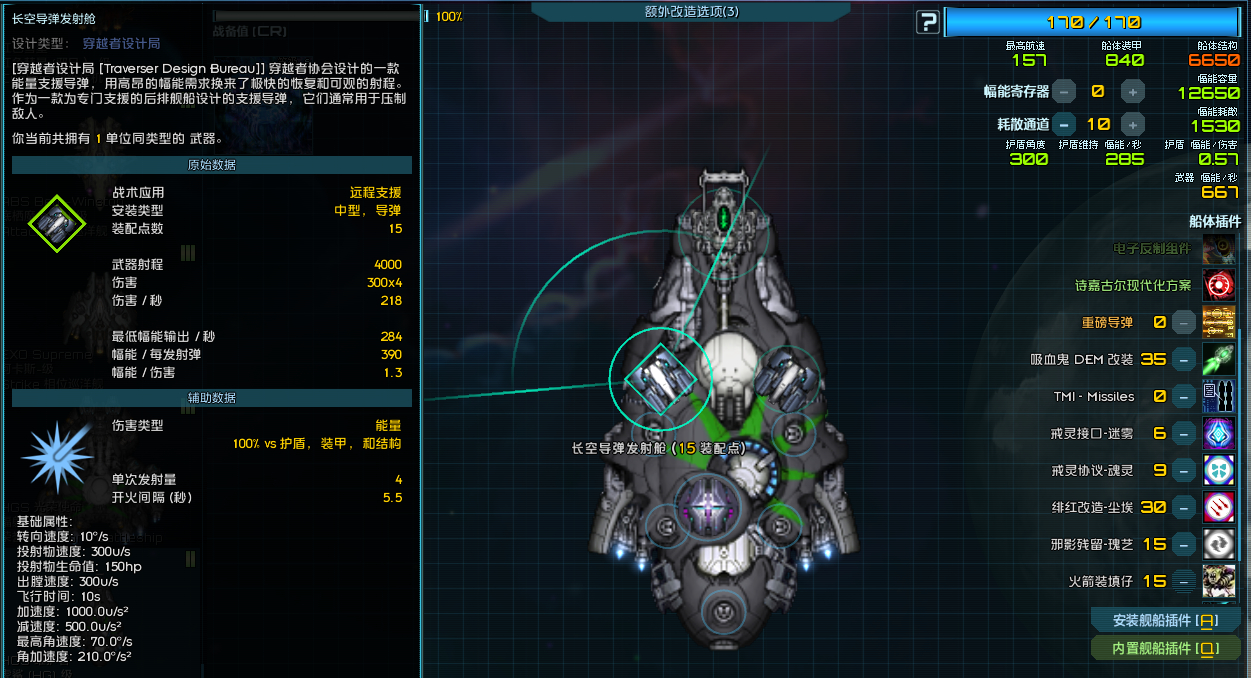Viewport: 1251px width, 678px height.
Task: Select the 电子反制组件 hullmod icon
Action: pyautogui.click(x=1218, y=249)
